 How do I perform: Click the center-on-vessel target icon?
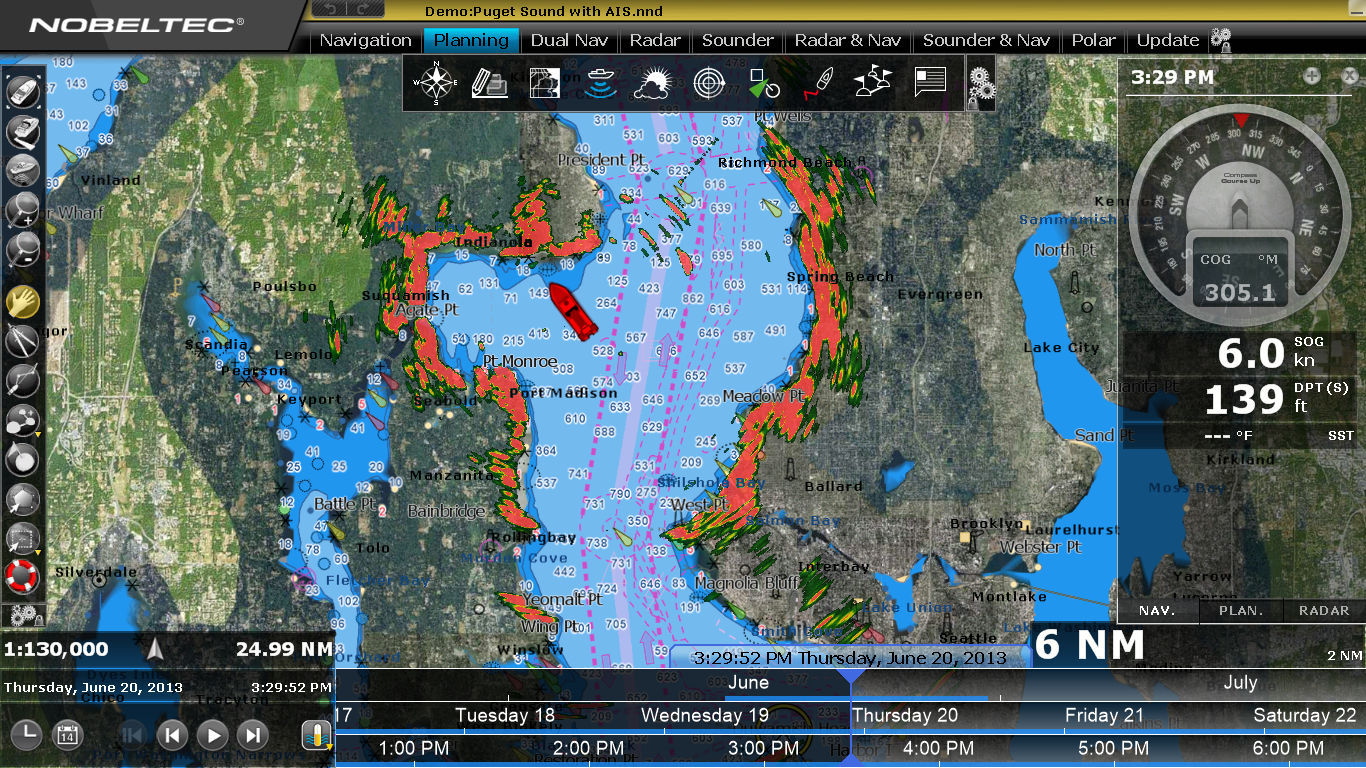(710, 83)
